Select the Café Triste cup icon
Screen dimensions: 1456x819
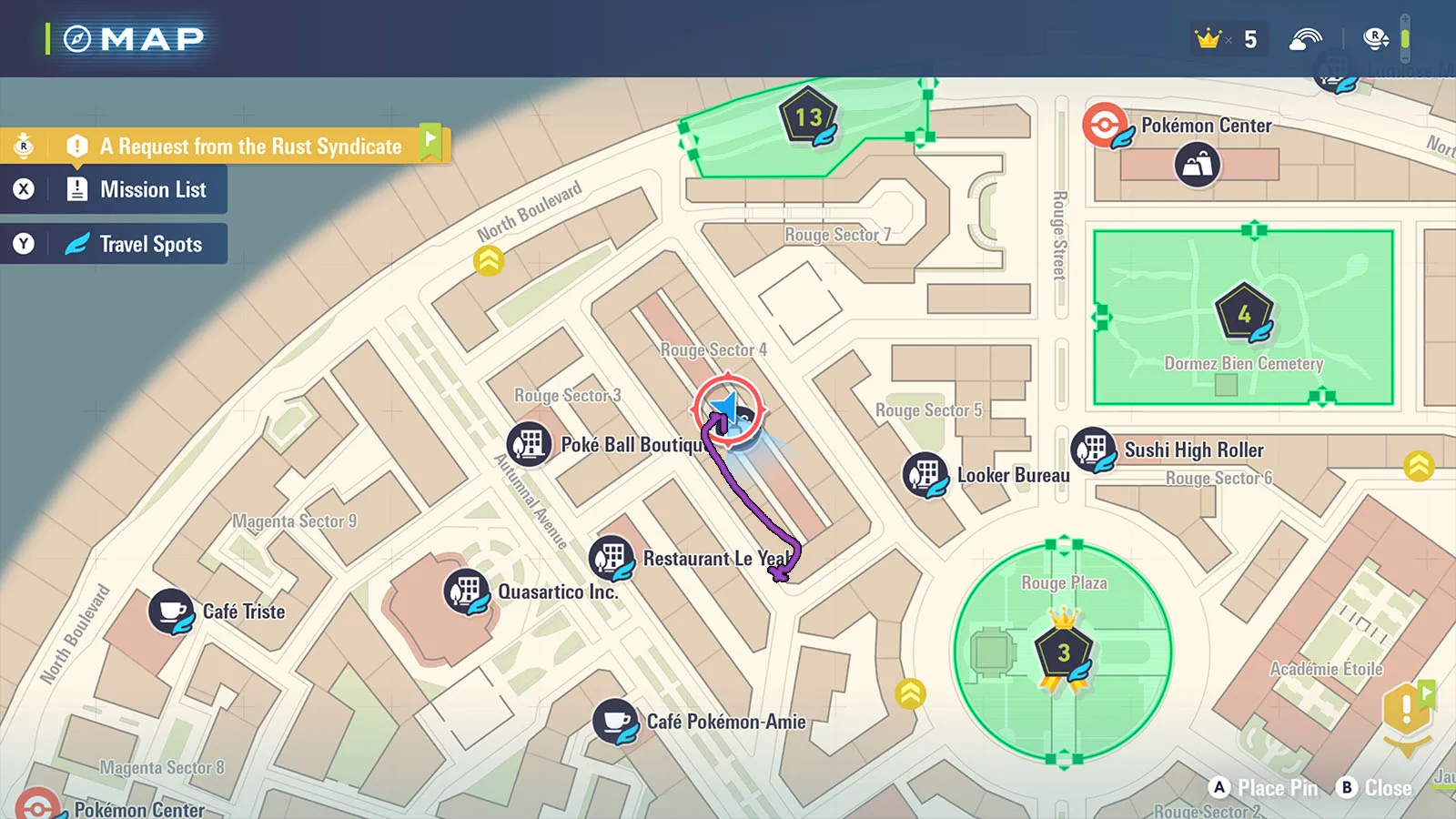tap(170, 611)
